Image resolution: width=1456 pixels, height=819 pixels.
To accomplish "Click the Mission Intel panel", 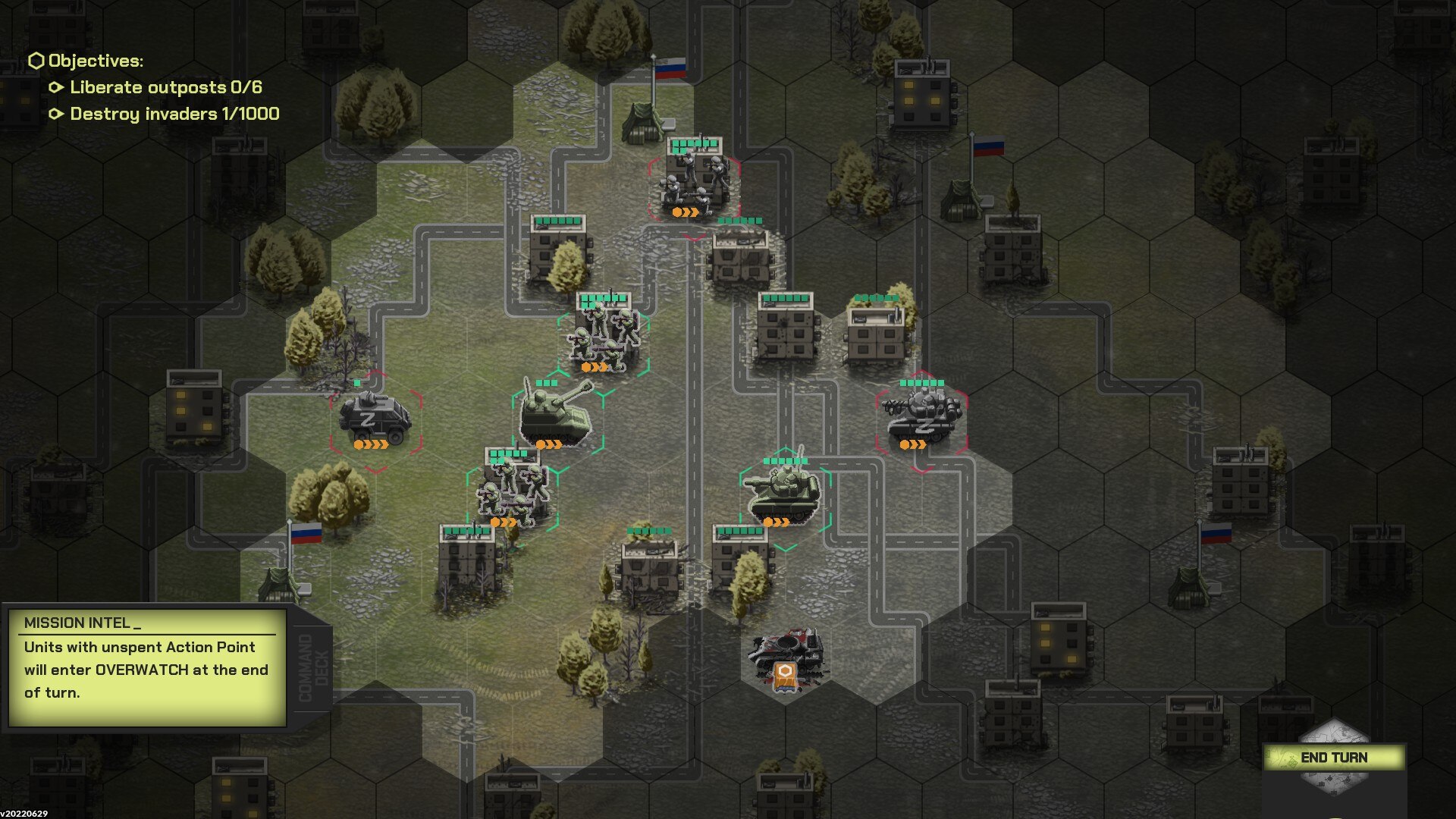I will (147, 667).
